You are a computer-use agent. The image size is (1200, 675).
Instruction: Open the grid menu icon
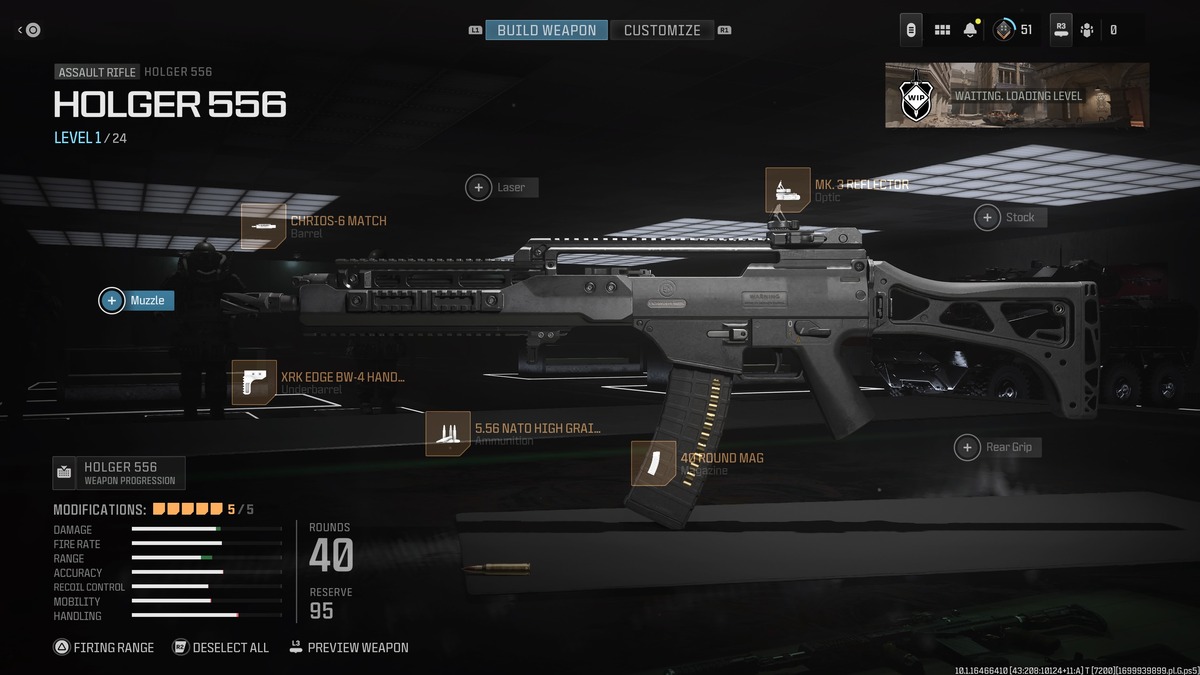click(x=942, y=30)
